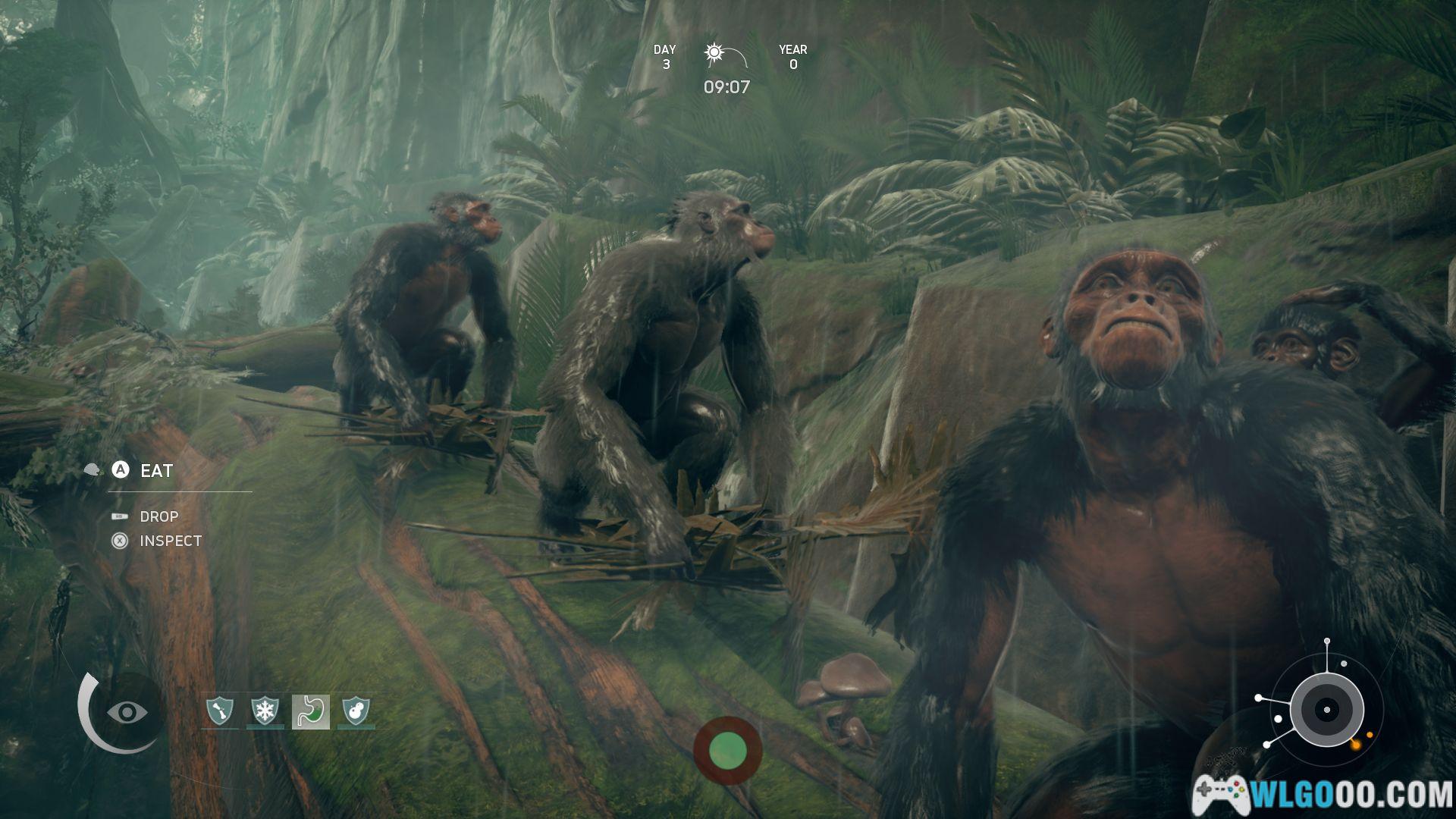Click the eye senses icon

[x=127, y=712]
